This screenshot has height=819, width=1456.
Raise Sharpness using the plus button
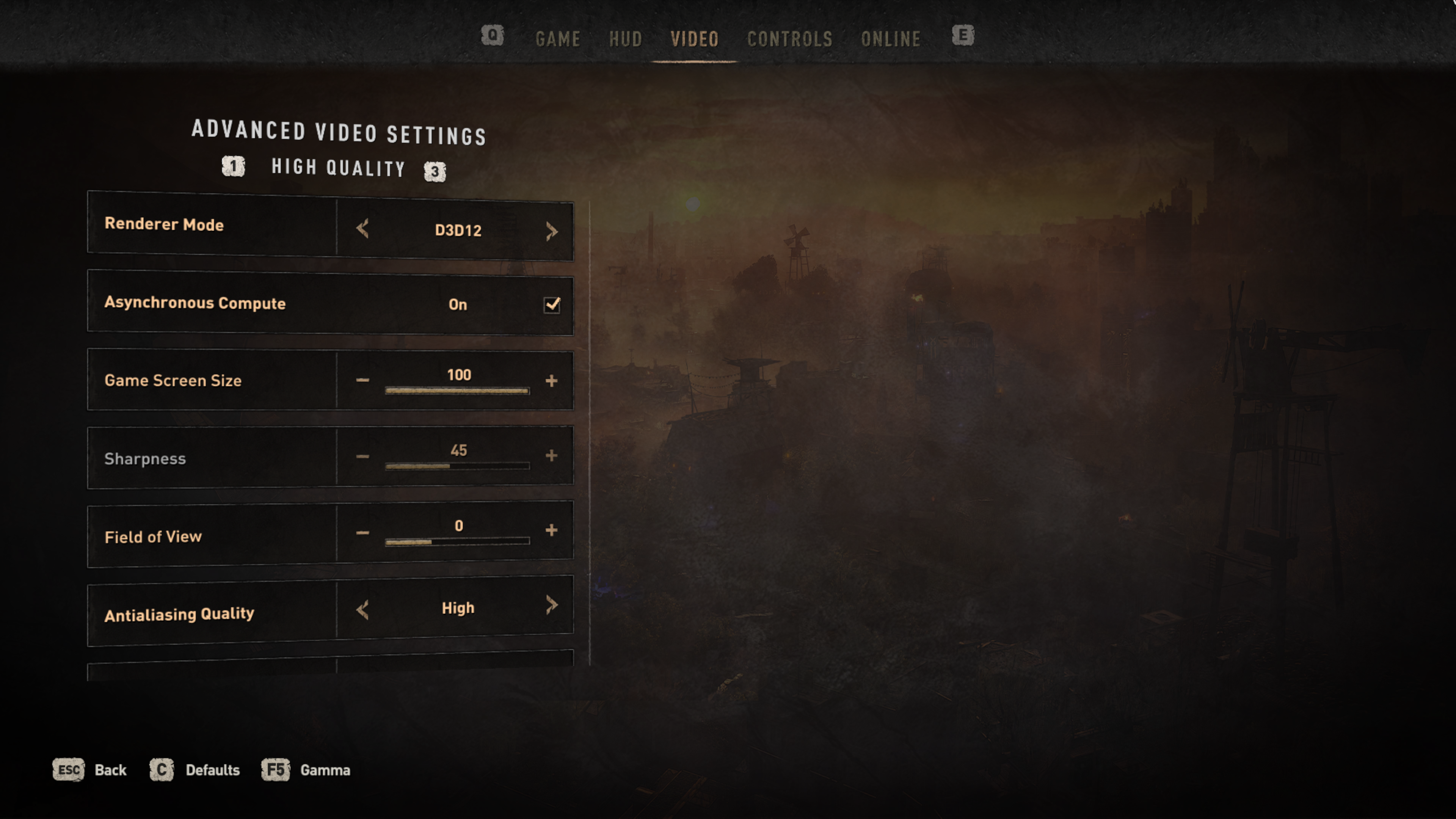coord(551,455)
